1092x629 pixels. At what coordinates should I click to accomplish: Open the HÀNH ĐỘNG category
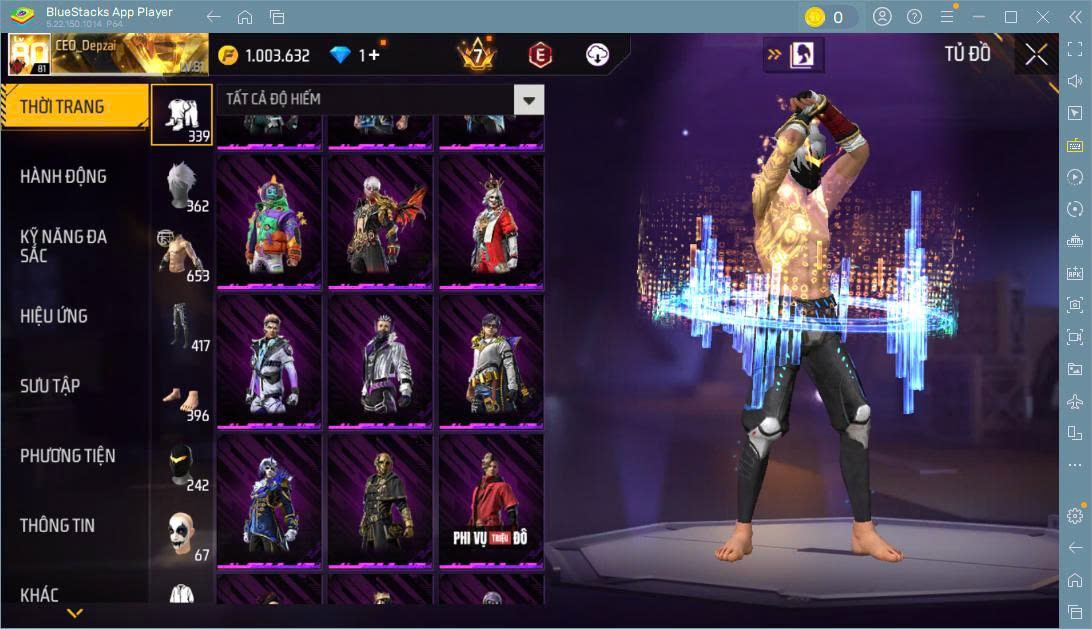[63, 177]
